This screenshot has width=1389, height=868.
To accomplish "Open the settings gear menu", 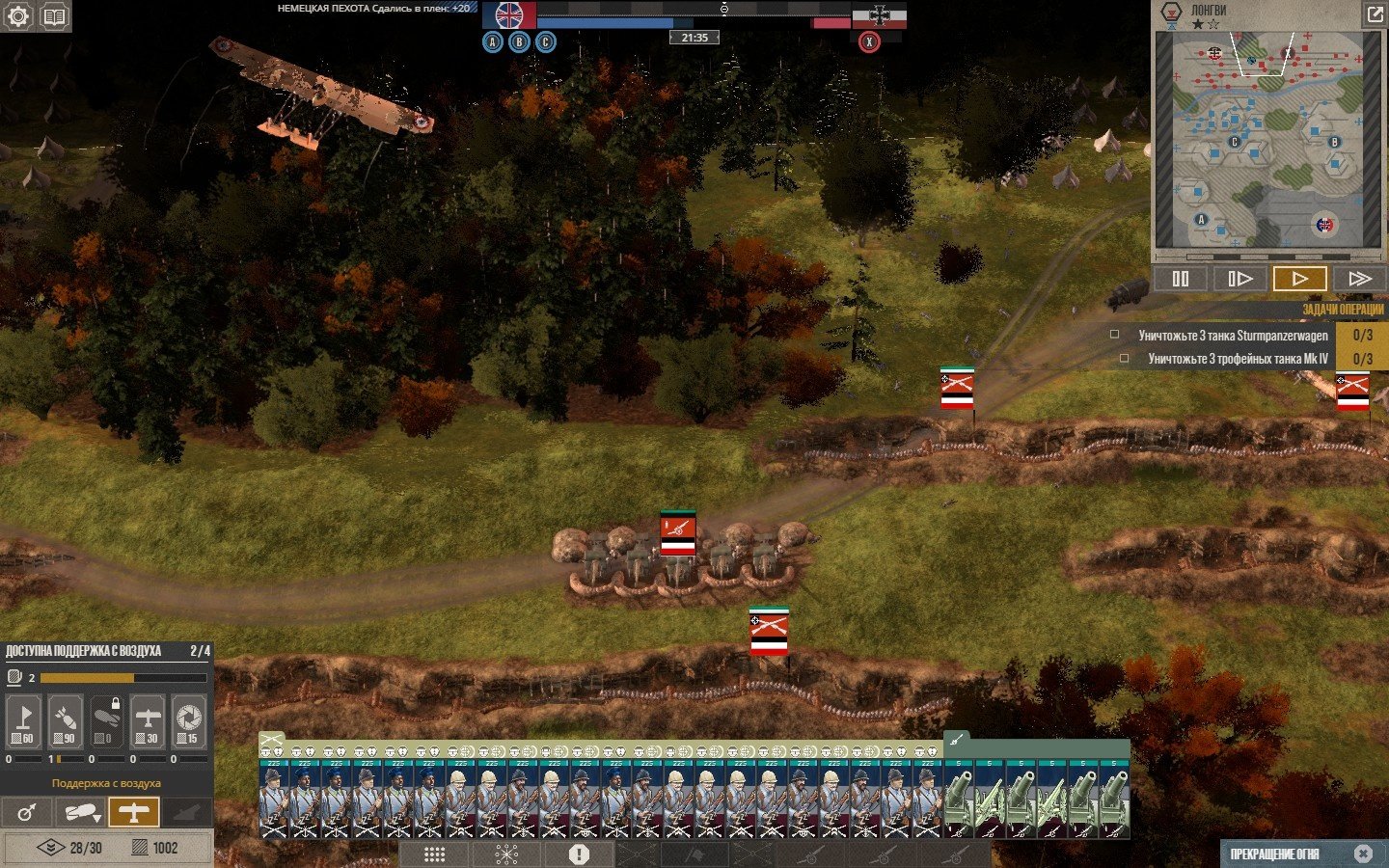I will tap(18, 16).
